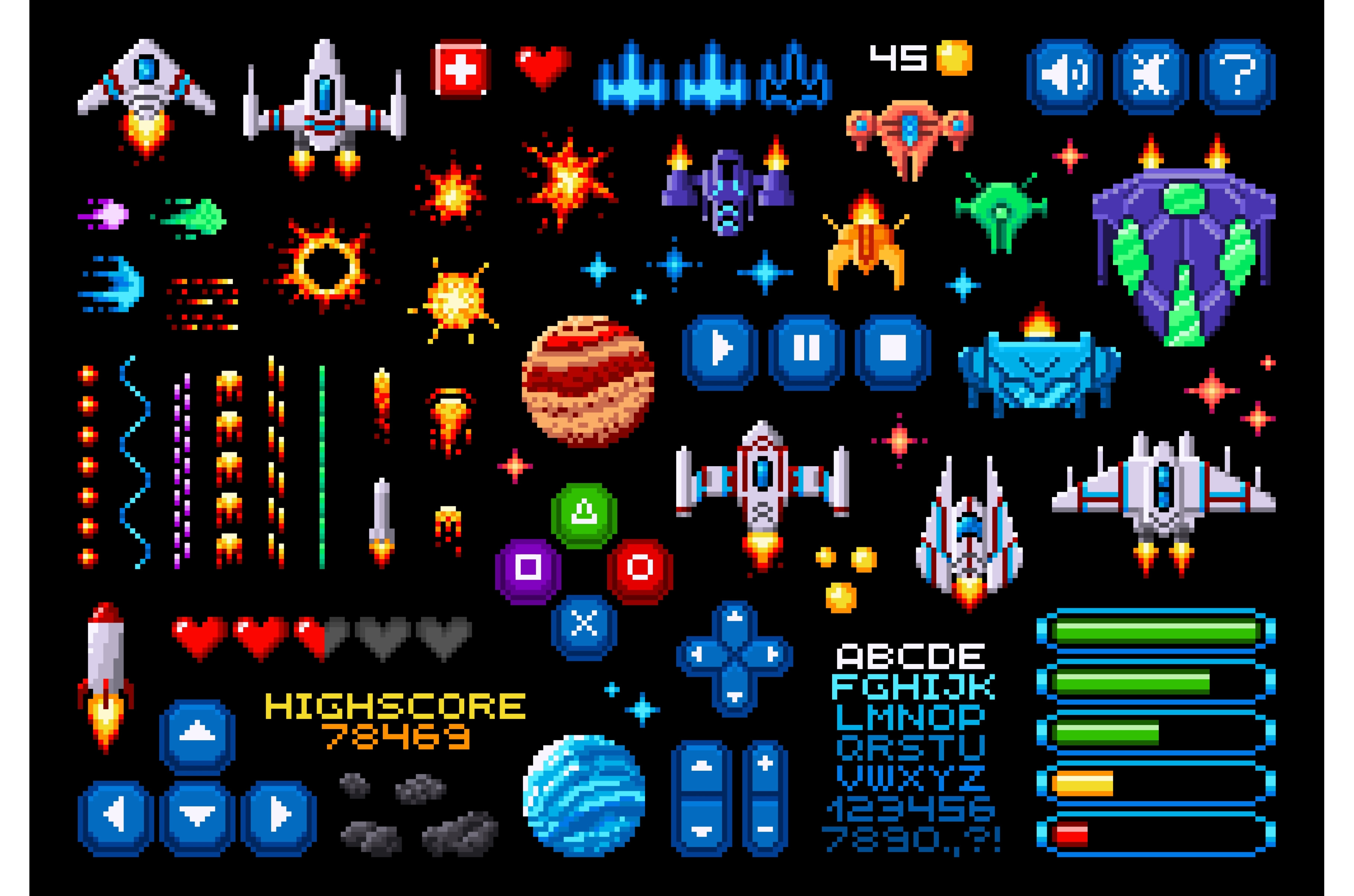Select the green triangle action button
The image size is (1354, 896).
(584, 513)
